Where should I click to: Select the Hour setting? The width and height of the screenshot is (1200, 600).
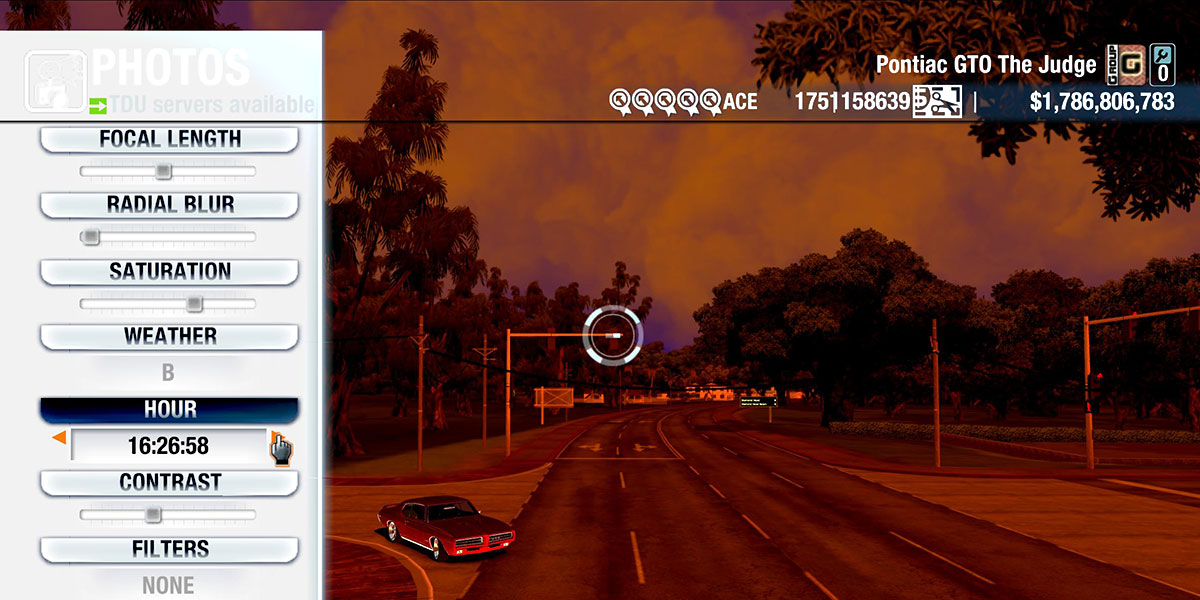coord(169,410)
